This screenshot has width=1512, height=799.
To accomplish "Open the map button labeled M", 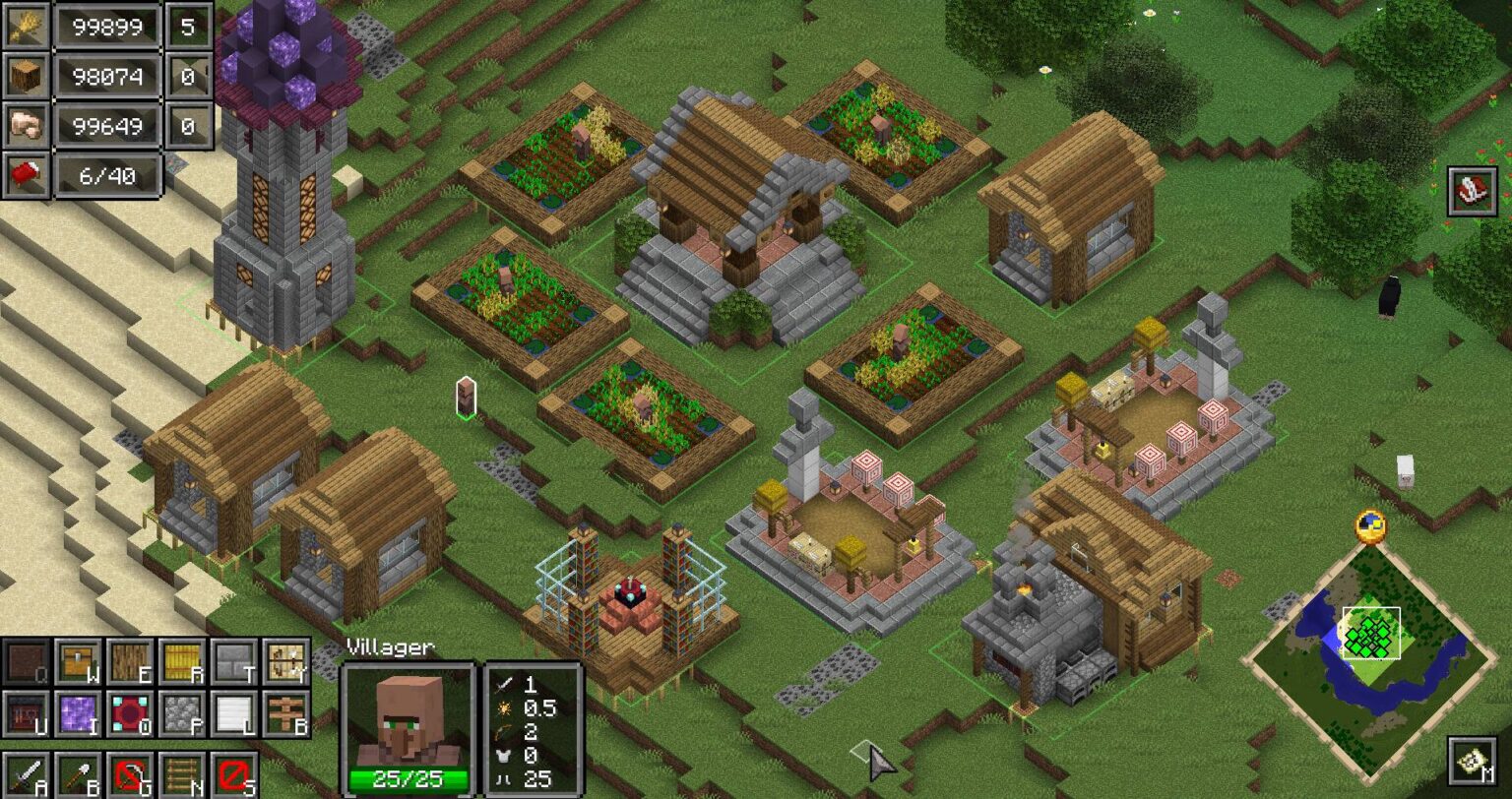I will point(1471,763).
